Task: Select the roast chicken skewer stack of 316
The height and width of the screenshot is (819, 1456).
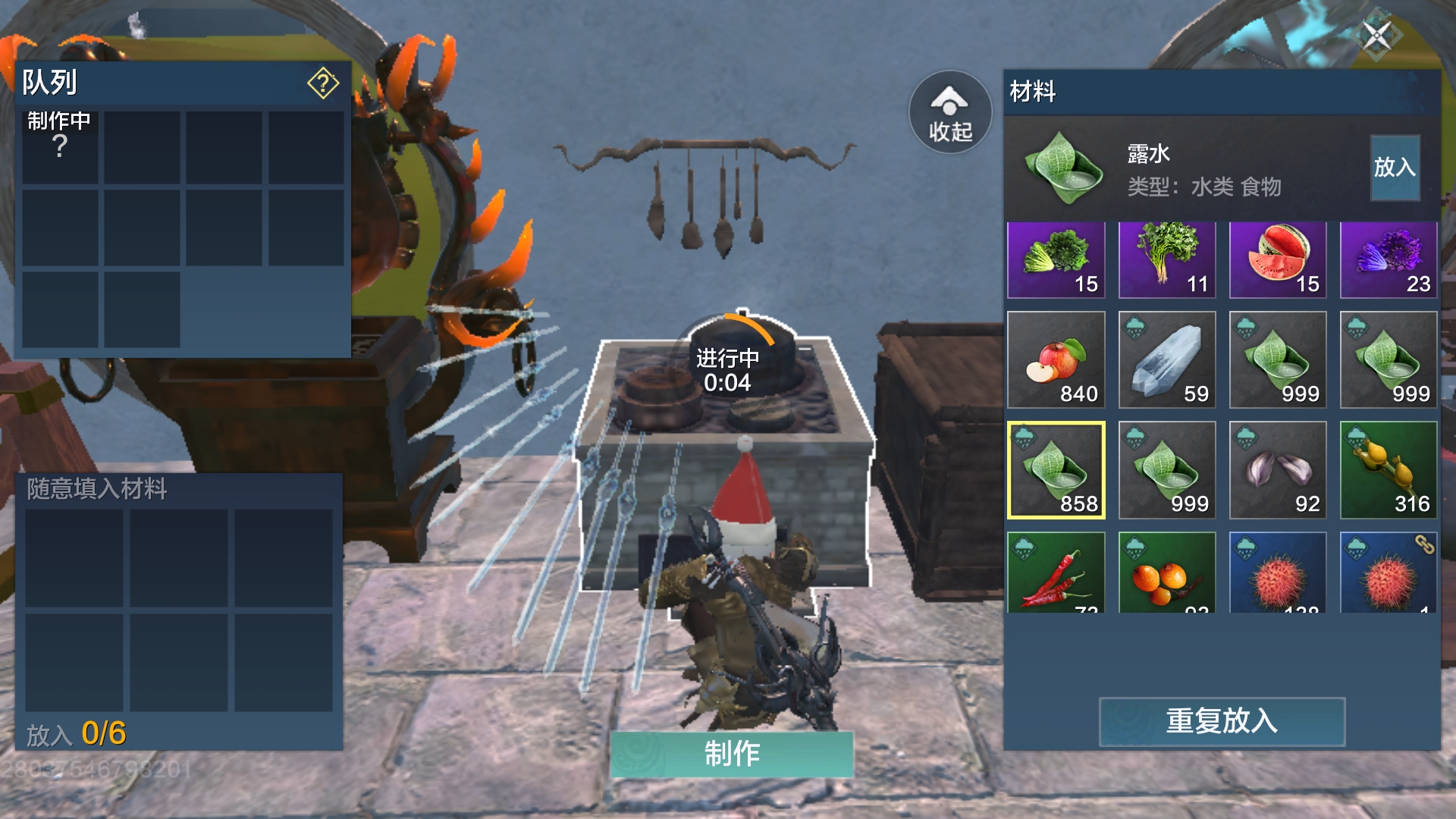Action: pos(1388,470)
